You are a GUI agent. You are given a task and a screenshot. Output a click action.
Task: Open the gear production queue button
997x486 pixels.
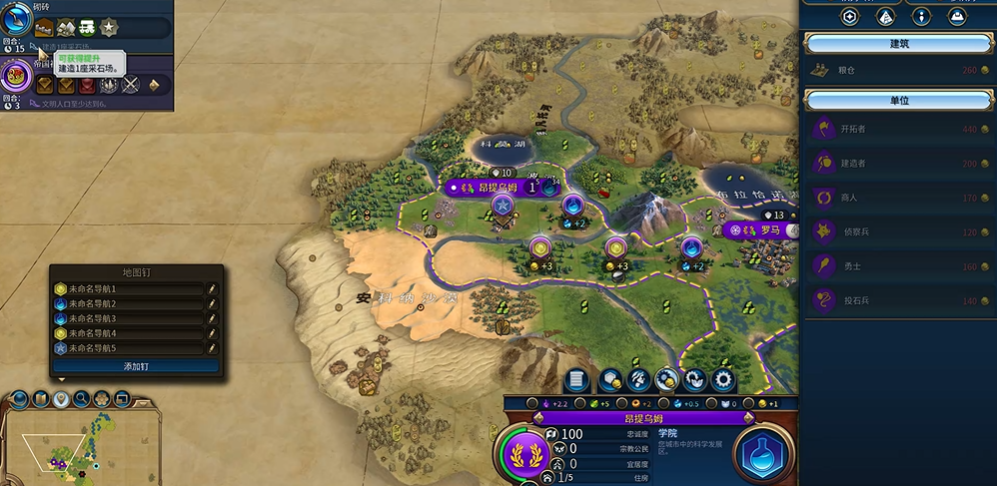click(722, 380)
